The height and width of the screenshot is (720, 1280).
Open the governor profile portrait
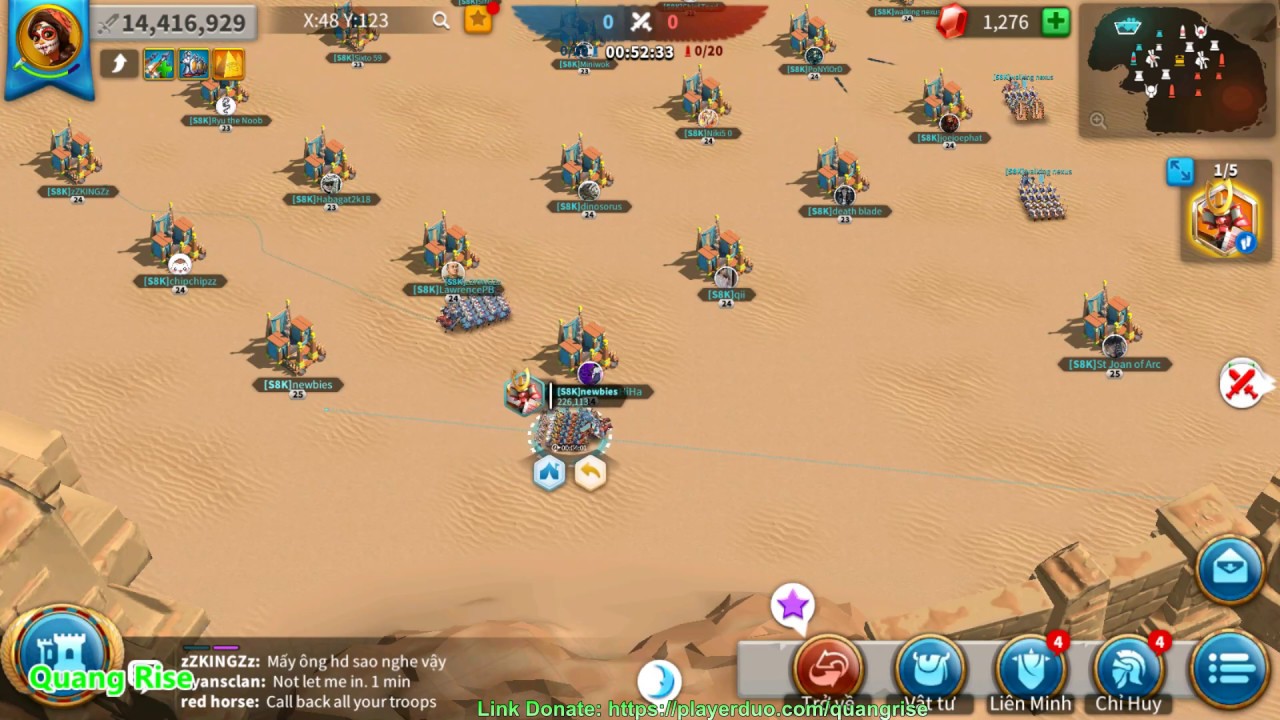pyautogui.click(x=48, y=40)
